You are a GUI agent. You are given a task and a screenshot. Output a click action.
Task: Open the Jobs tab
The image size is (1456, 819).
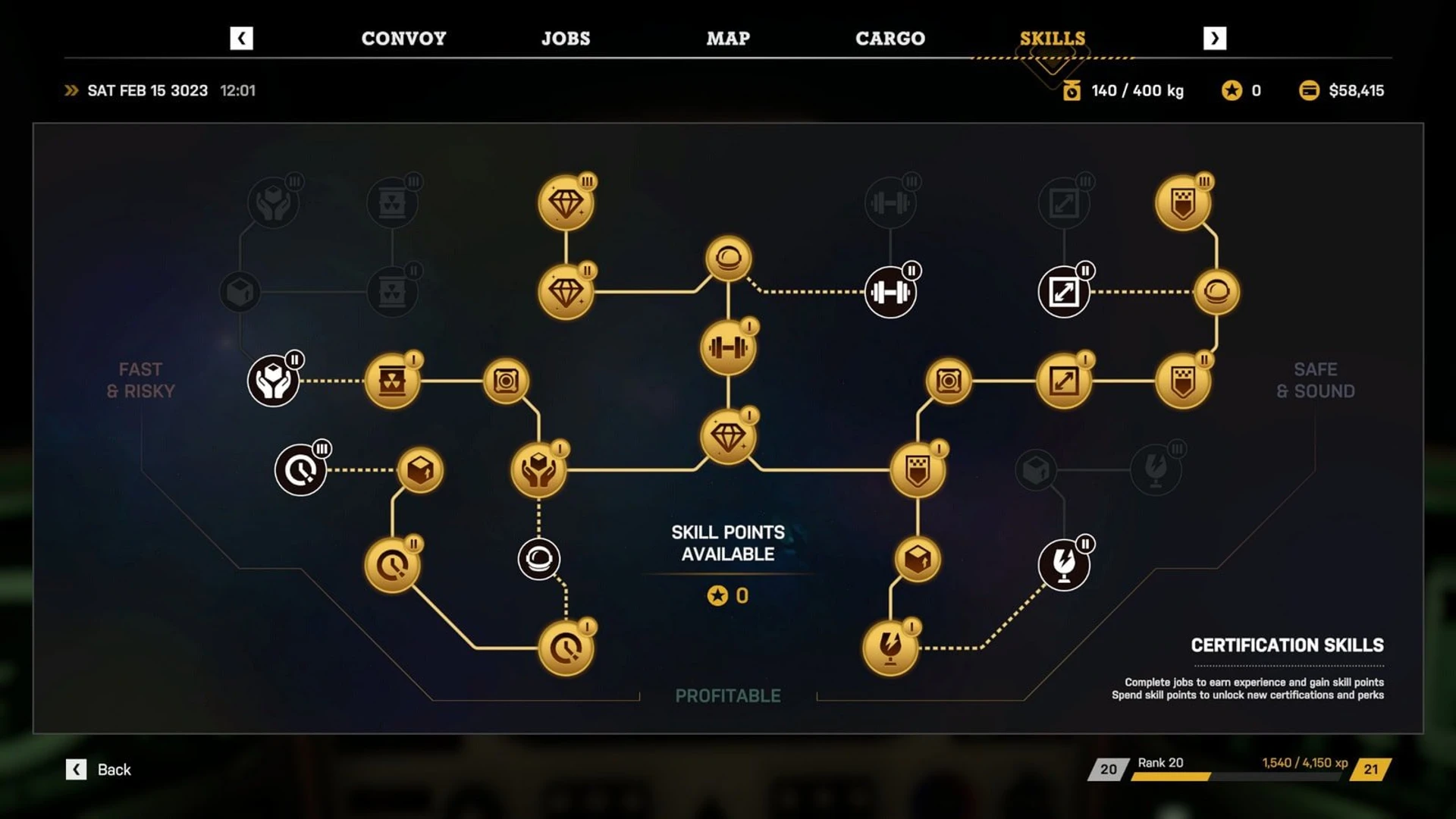[x=566, y=39]
